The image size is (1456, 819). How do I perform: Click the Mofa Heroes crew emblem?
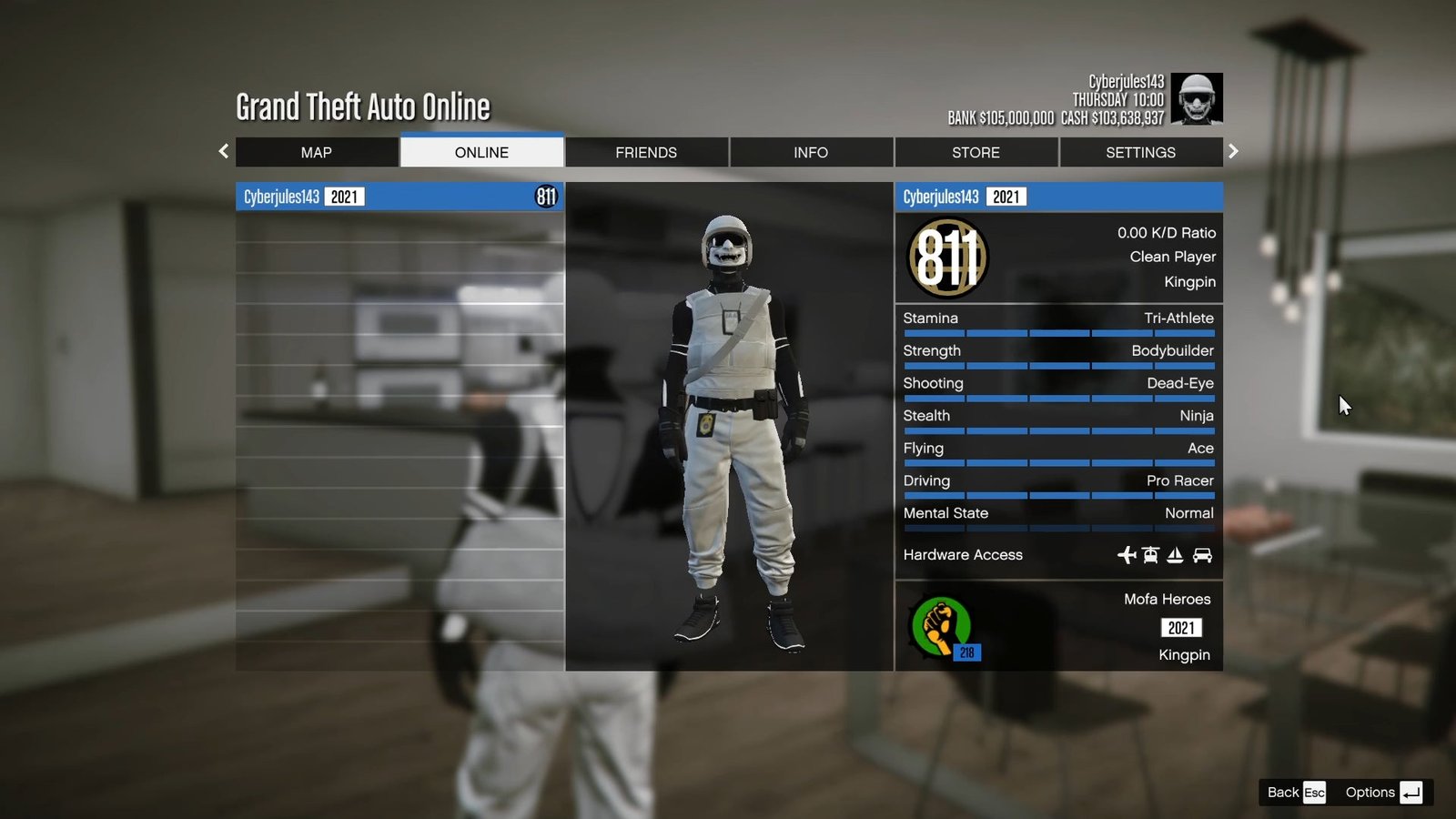pyautogui.click(x=943, y=627)
